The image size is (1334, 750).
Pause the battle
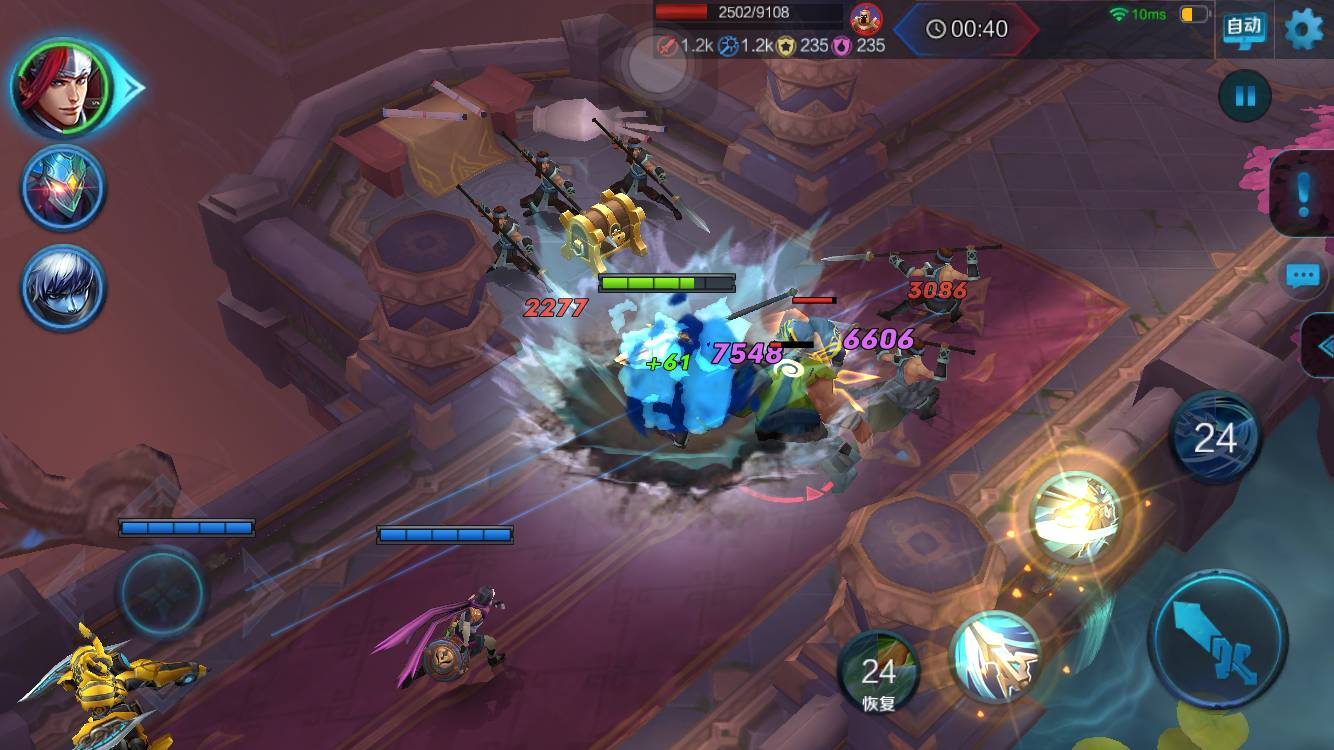(x=1245, y=97)
